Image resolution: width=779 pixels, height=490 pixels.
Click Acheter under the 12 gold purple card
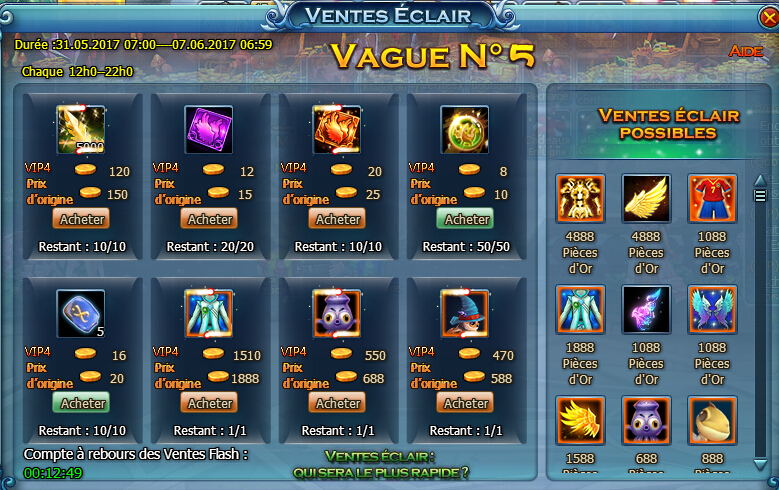click(x=210, y=219)
